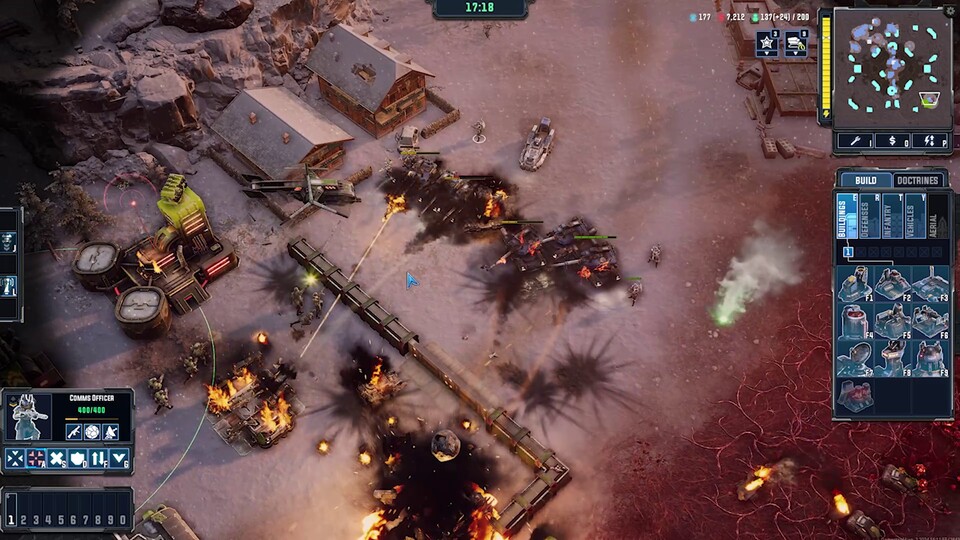
Task: Select the Comms Officer portrait
Action: (x=28, y=415)
